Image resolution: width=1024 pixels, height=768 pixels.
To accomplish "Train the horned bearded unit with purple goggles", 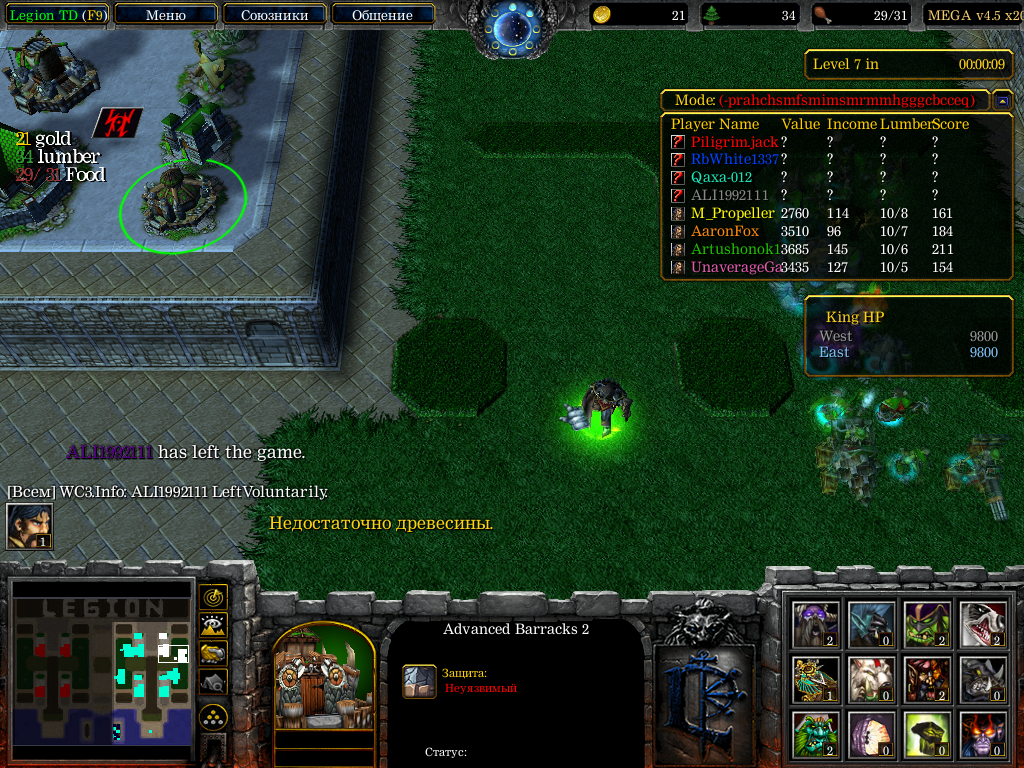I will coord(815,624).
